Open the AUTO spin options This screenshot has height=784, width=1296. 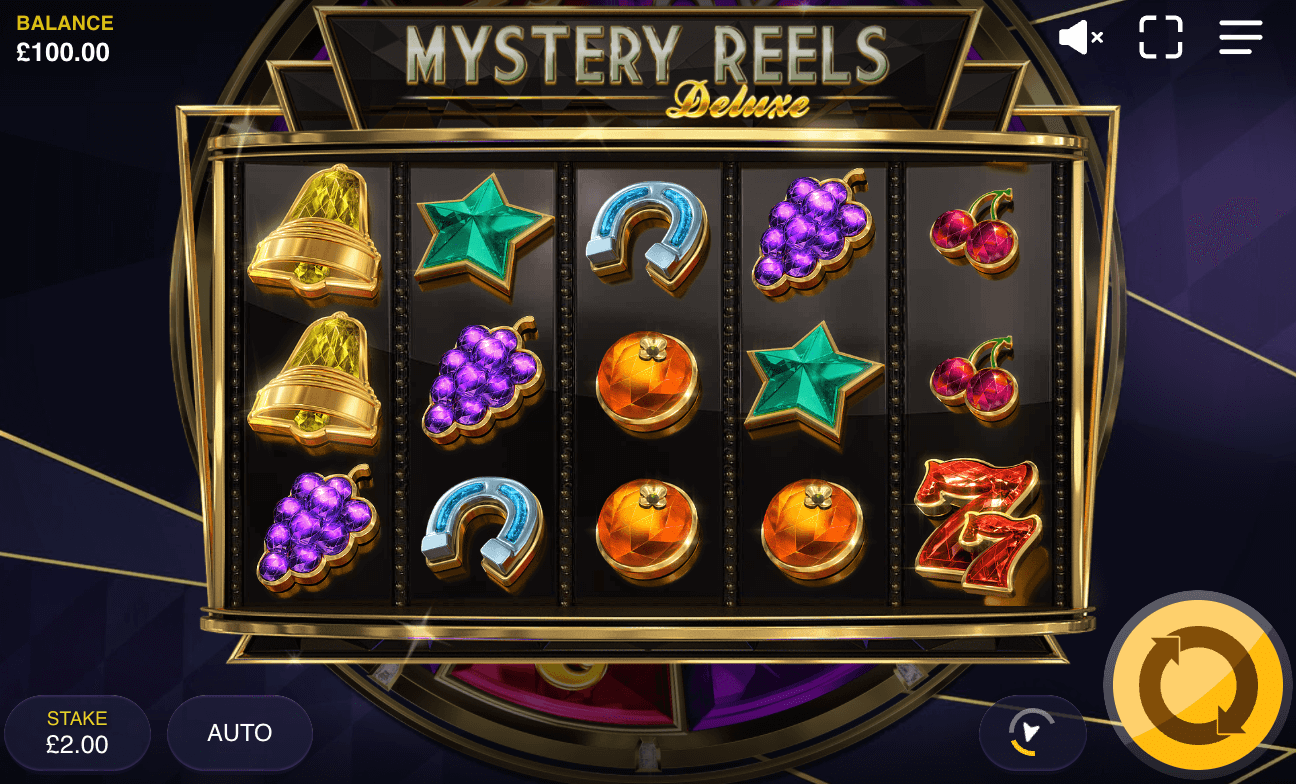point(240,733)
